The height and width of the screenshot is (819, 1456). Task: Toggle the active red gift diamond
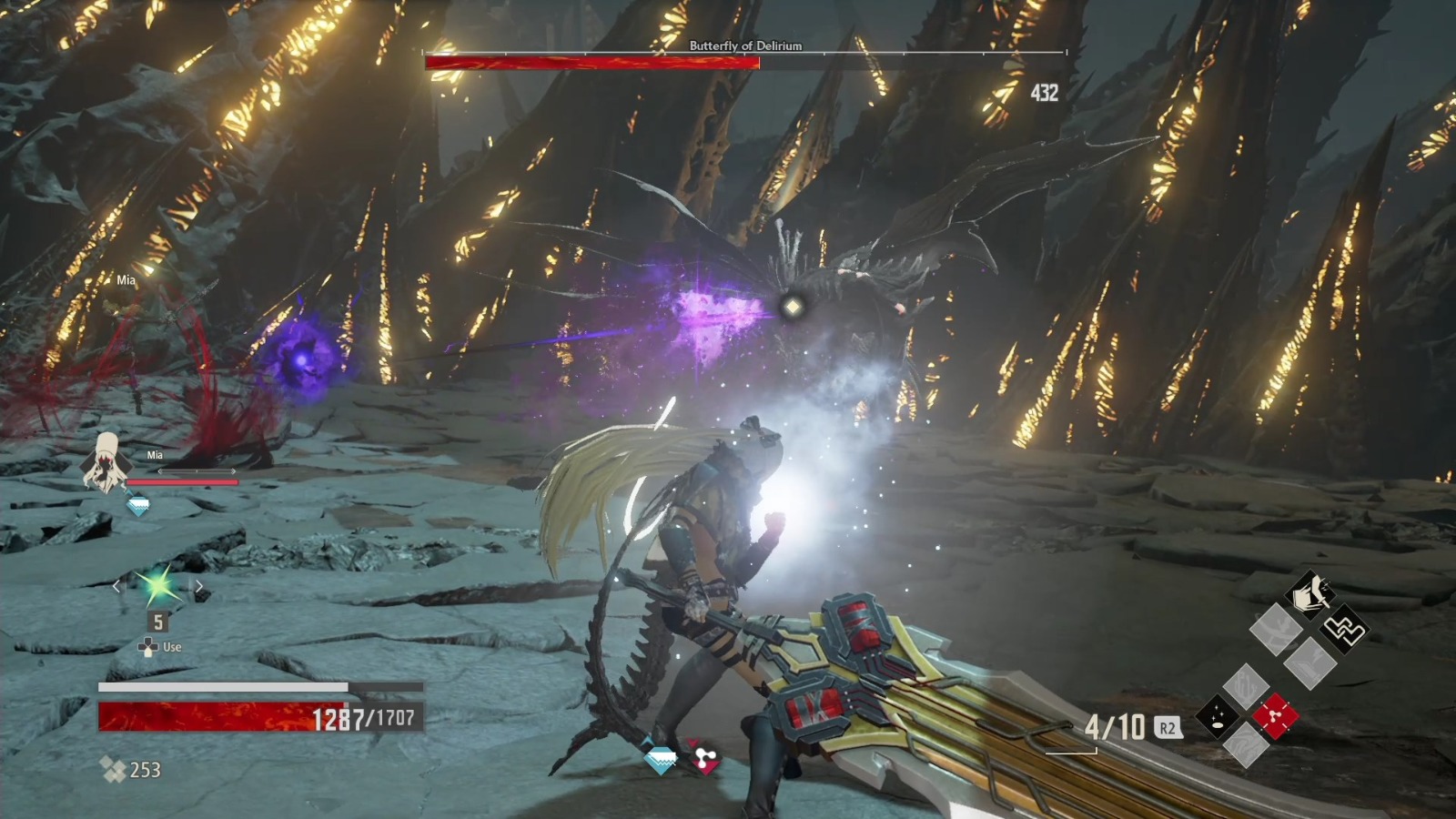1274,715
